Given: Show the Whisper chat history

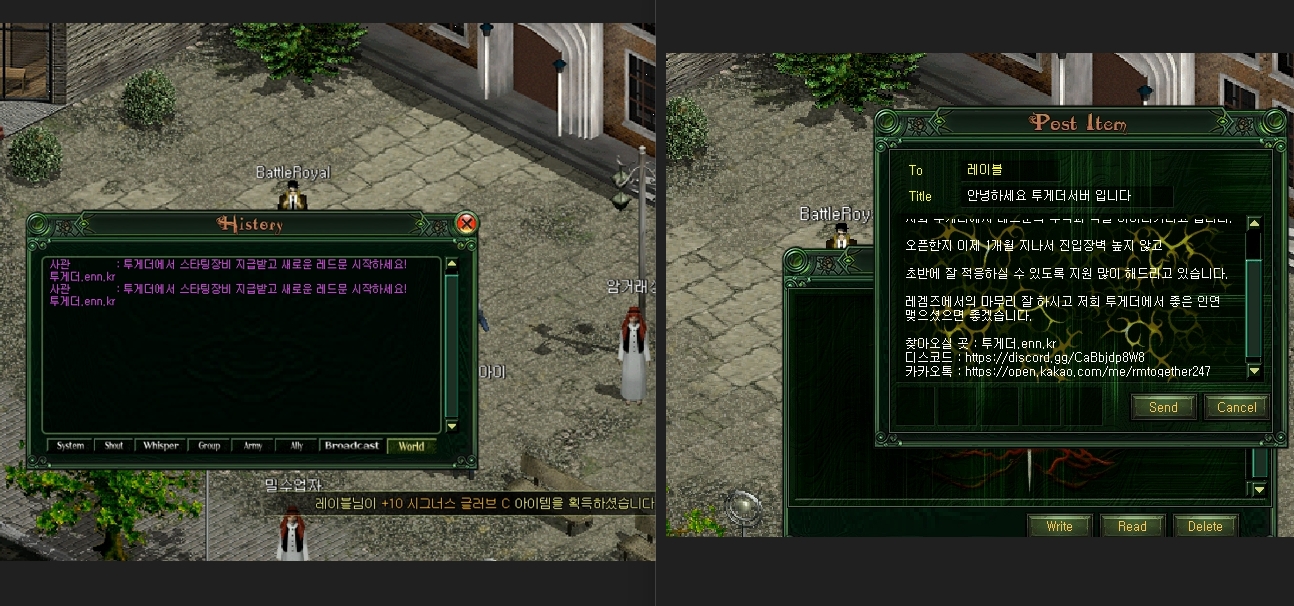Looking at the screenshot, I should [x=161, y=446].
